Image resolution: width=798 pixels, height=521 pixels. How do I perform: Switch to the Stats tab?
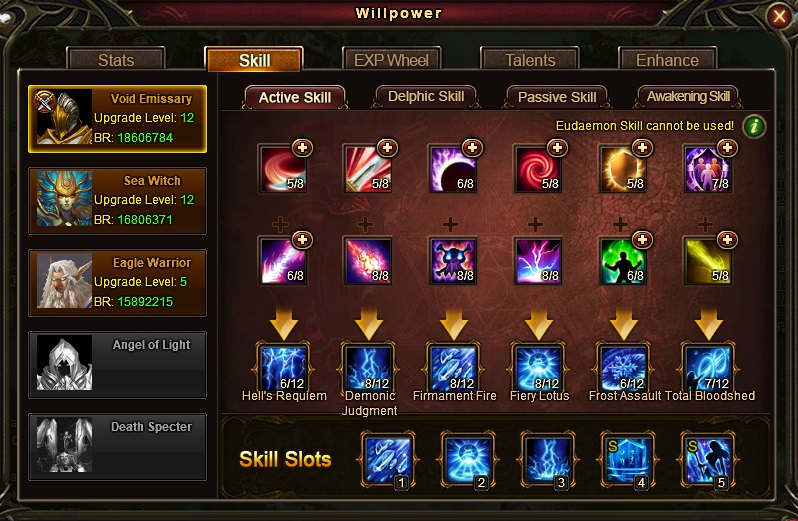(116, 60)
